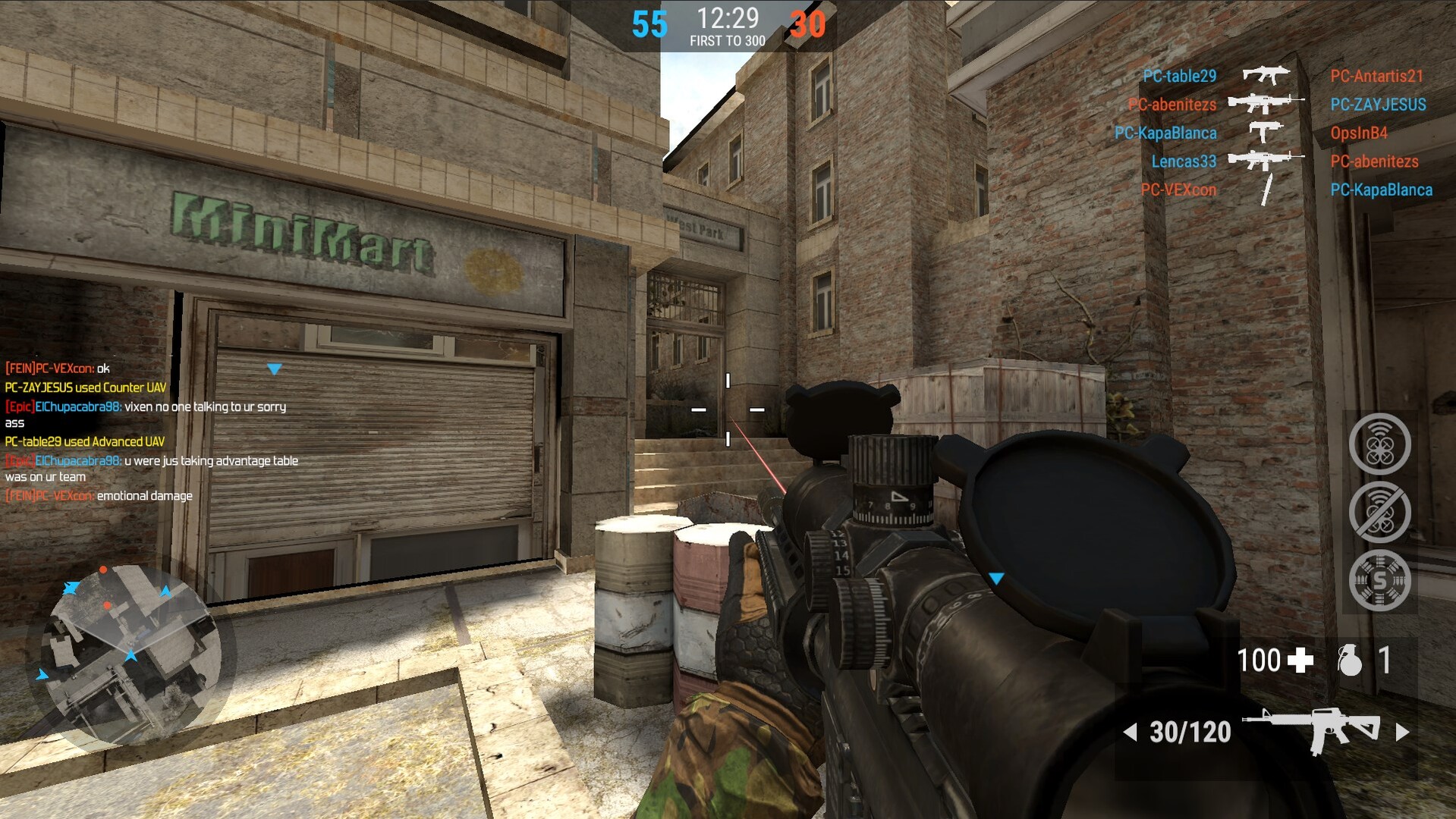Toggle the knife icon in Lencas33 kill entry
Screen dimensions: 1456x819
(1266, 189)
